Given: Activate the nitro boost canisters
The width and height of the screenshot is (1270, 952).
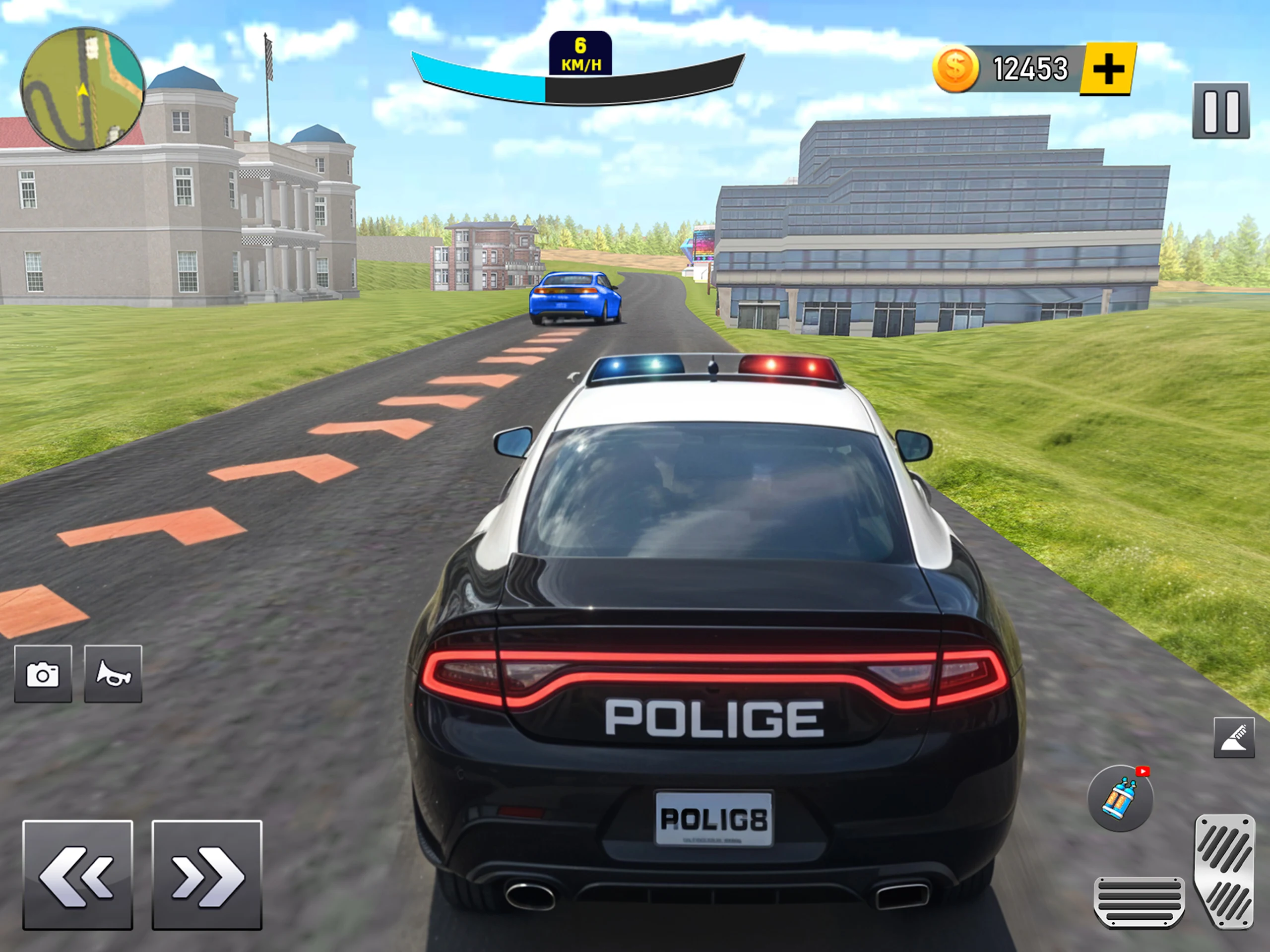Looking at the screenshot, I should (1120, 798).
